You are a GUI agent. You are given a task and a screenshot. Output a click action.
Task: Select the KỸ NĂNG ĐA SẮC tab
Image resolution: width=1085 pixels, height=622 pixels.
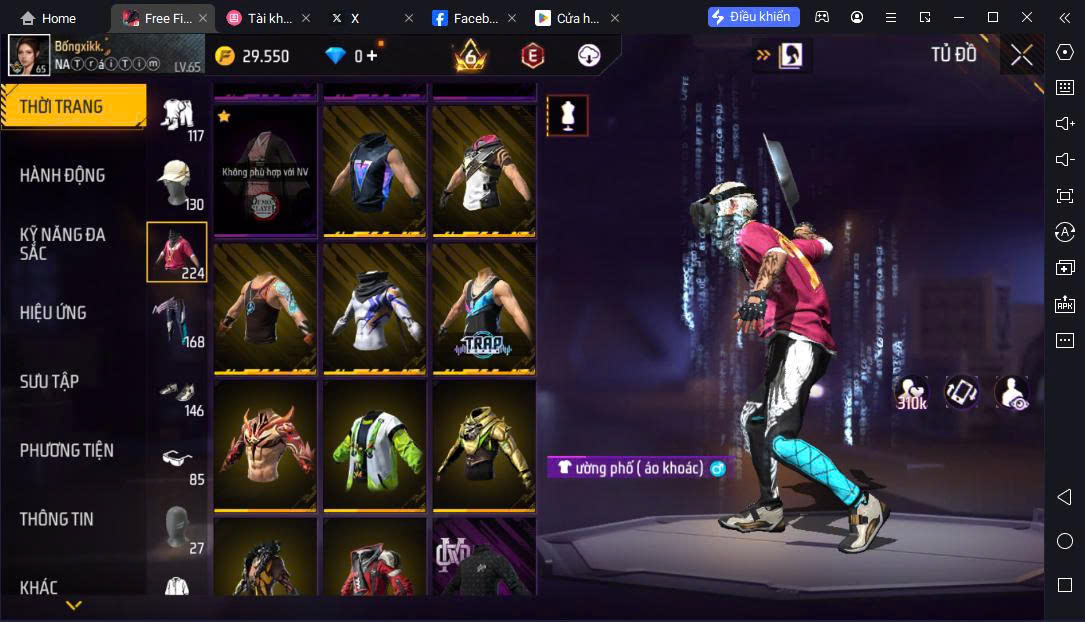point(62,243)
